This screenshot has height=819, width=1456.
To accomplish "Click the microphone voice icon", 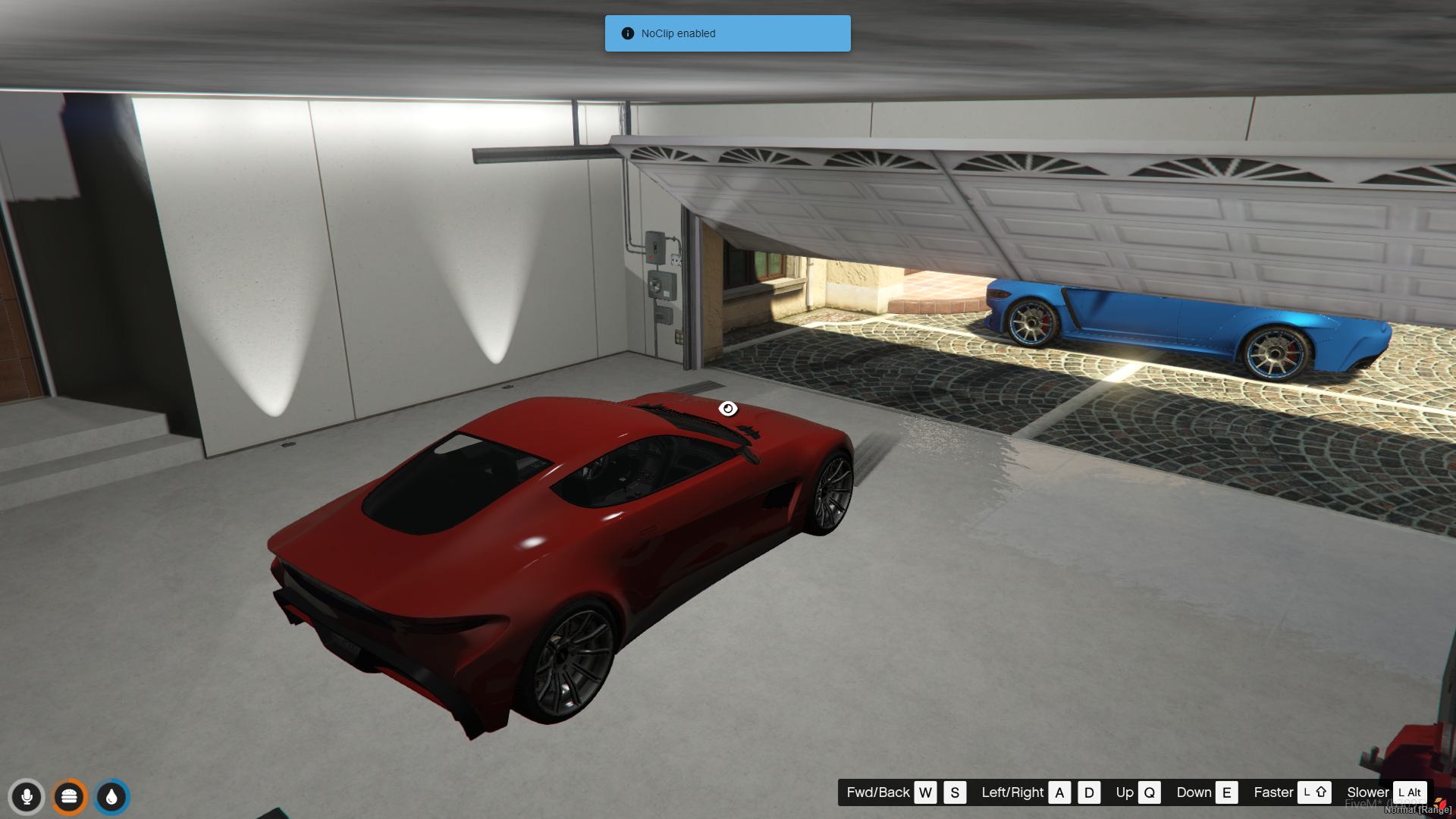I will 27,796.
